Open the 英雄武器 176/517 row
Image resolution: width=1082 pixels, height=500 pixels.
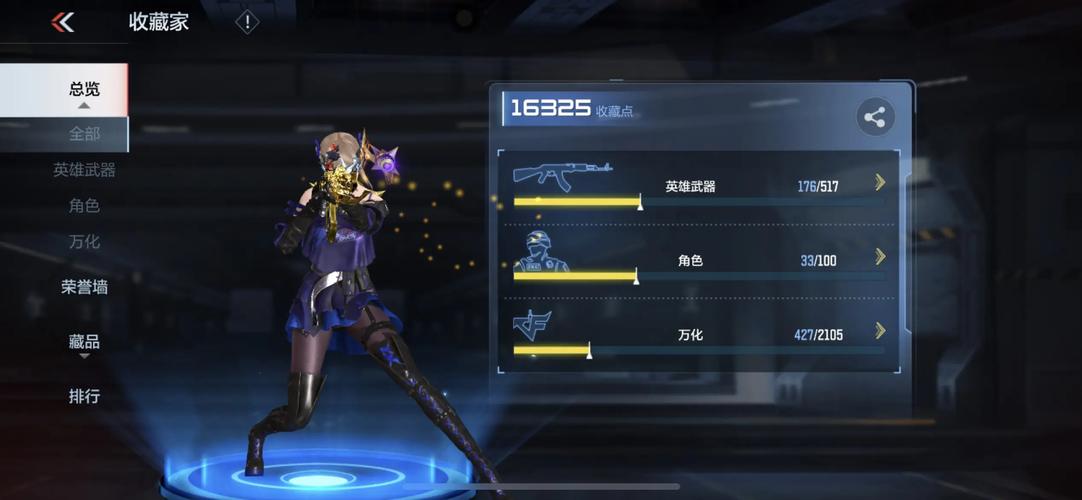(699, 185)
